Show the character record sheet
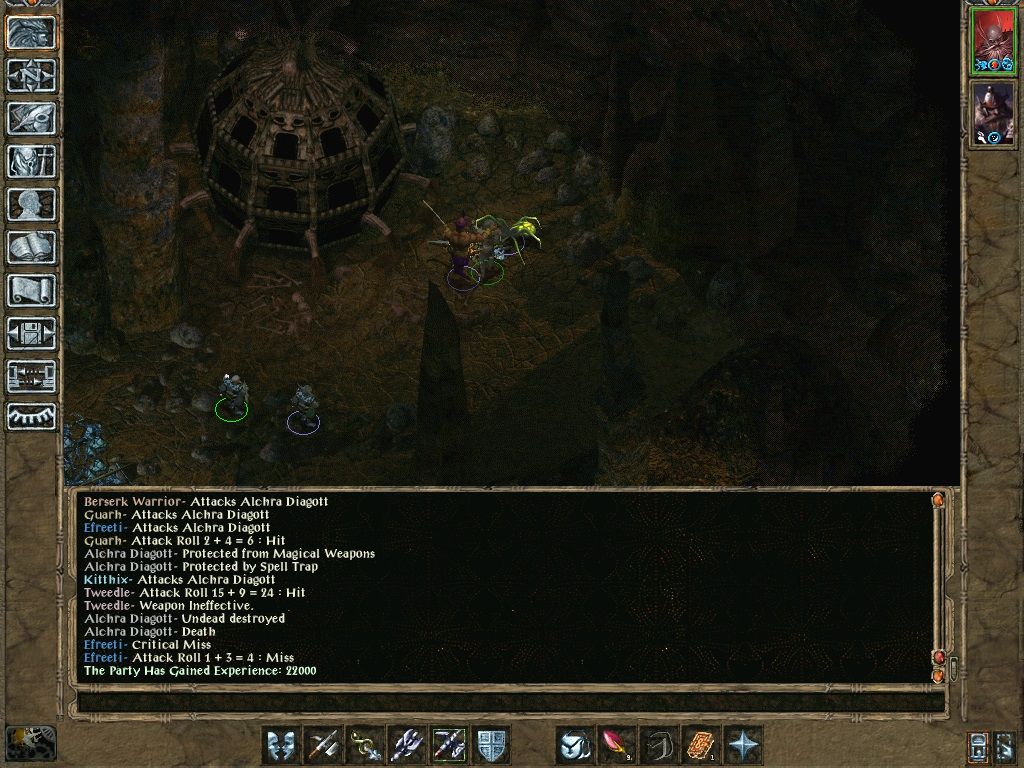1024x768 pixels. click(x=32, y=204)
